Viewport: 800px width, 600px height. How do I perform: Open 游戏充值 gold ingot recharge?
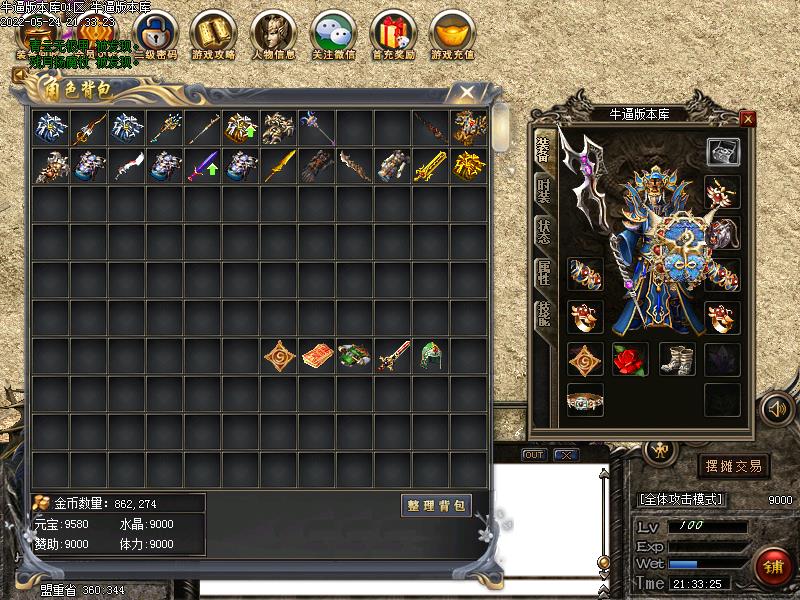(453, 35)
